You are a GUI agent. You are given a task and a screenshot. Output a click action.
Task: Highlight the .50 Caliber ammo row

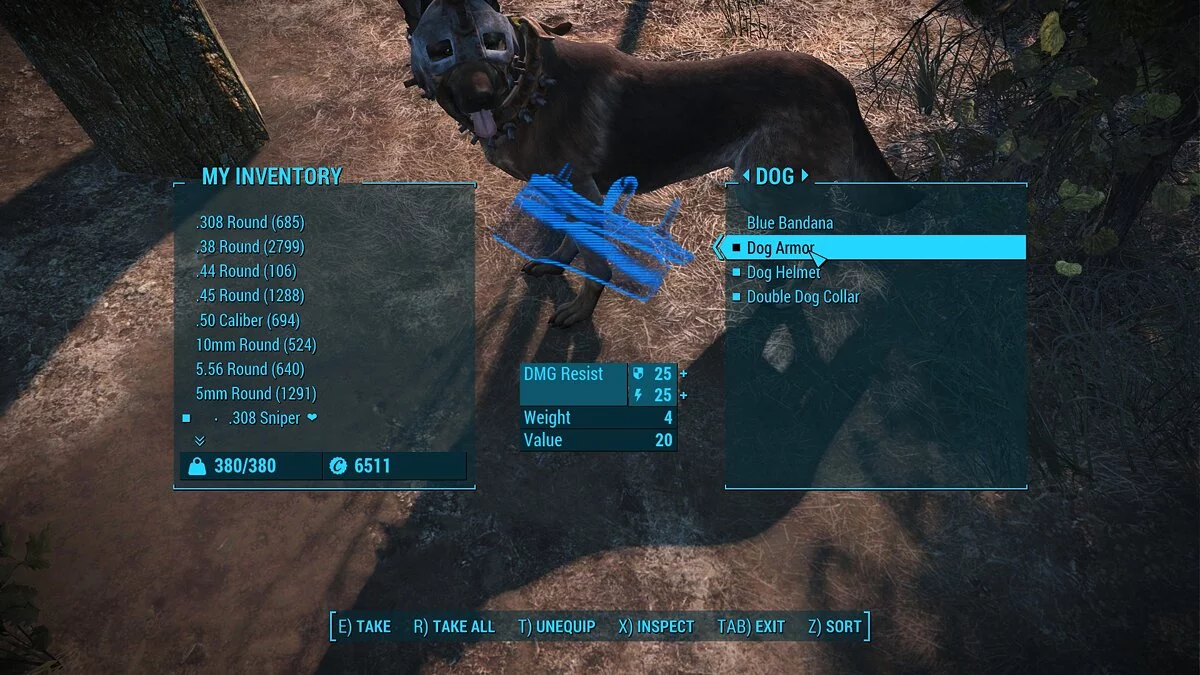pyautogui.click(x=249, y=320)
